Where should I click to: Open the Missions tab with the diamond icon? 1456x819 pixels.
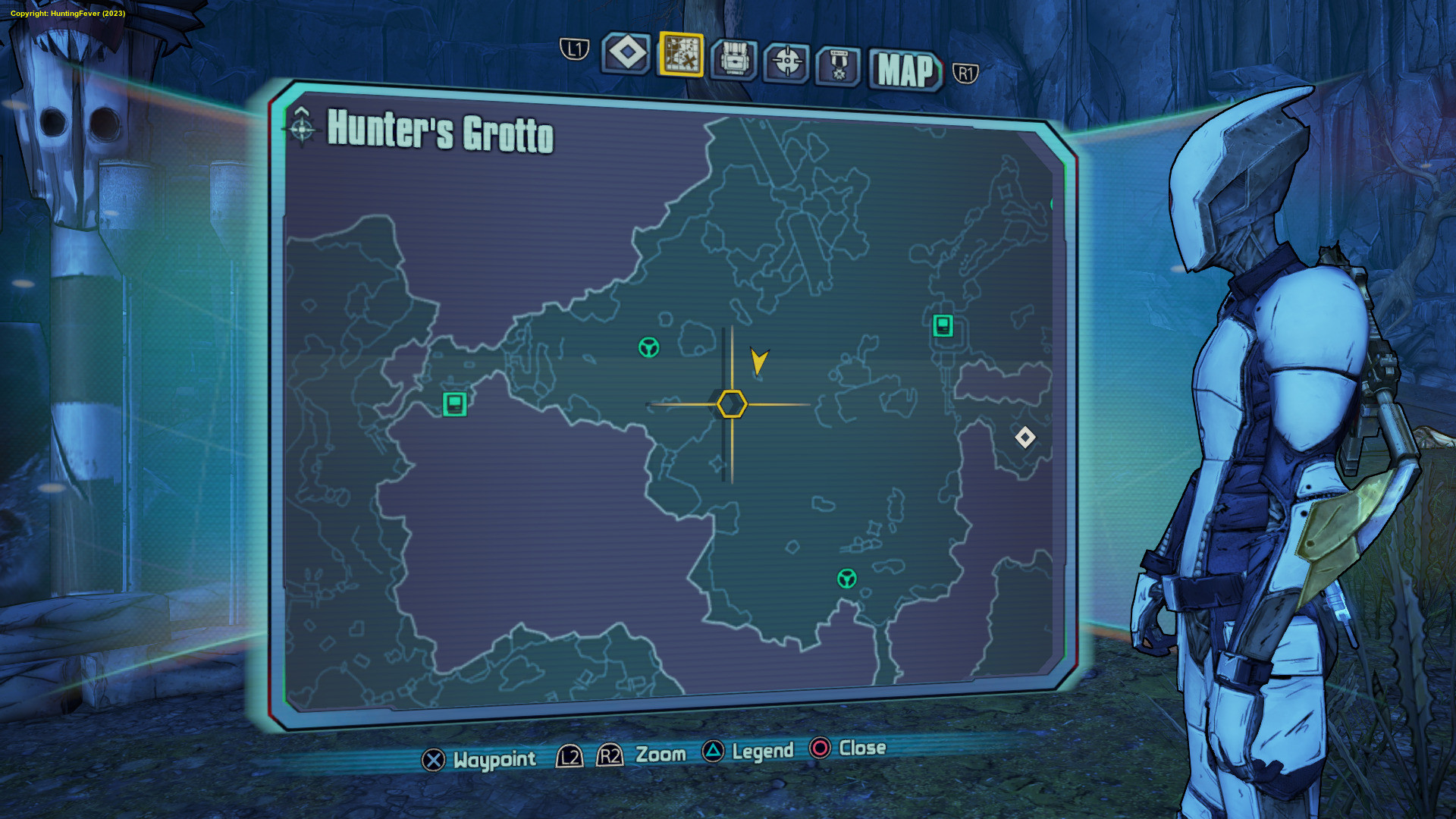tap(626, 54)
